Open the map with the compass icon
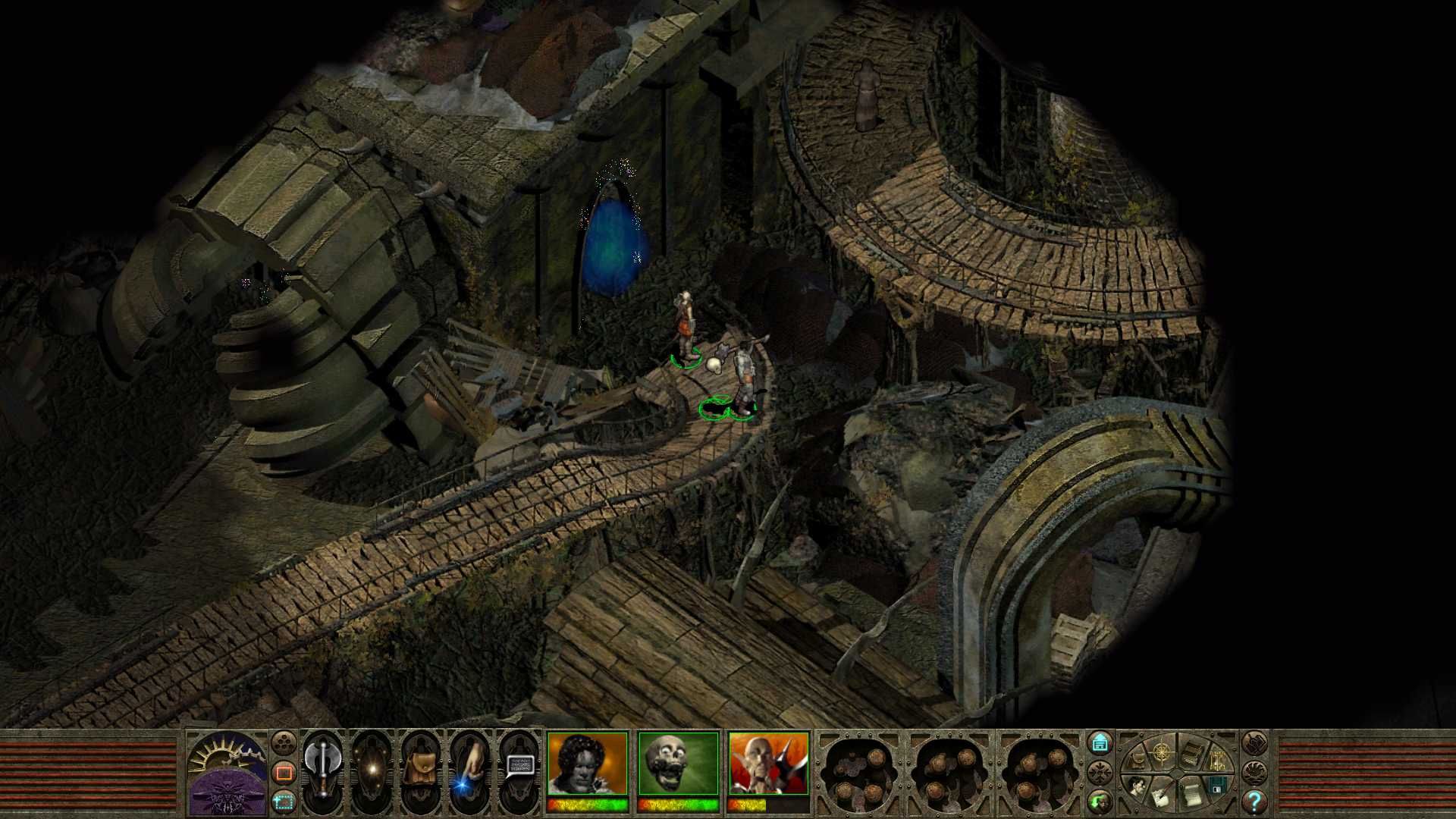 pyautogui.click(x=1162, y=753)
